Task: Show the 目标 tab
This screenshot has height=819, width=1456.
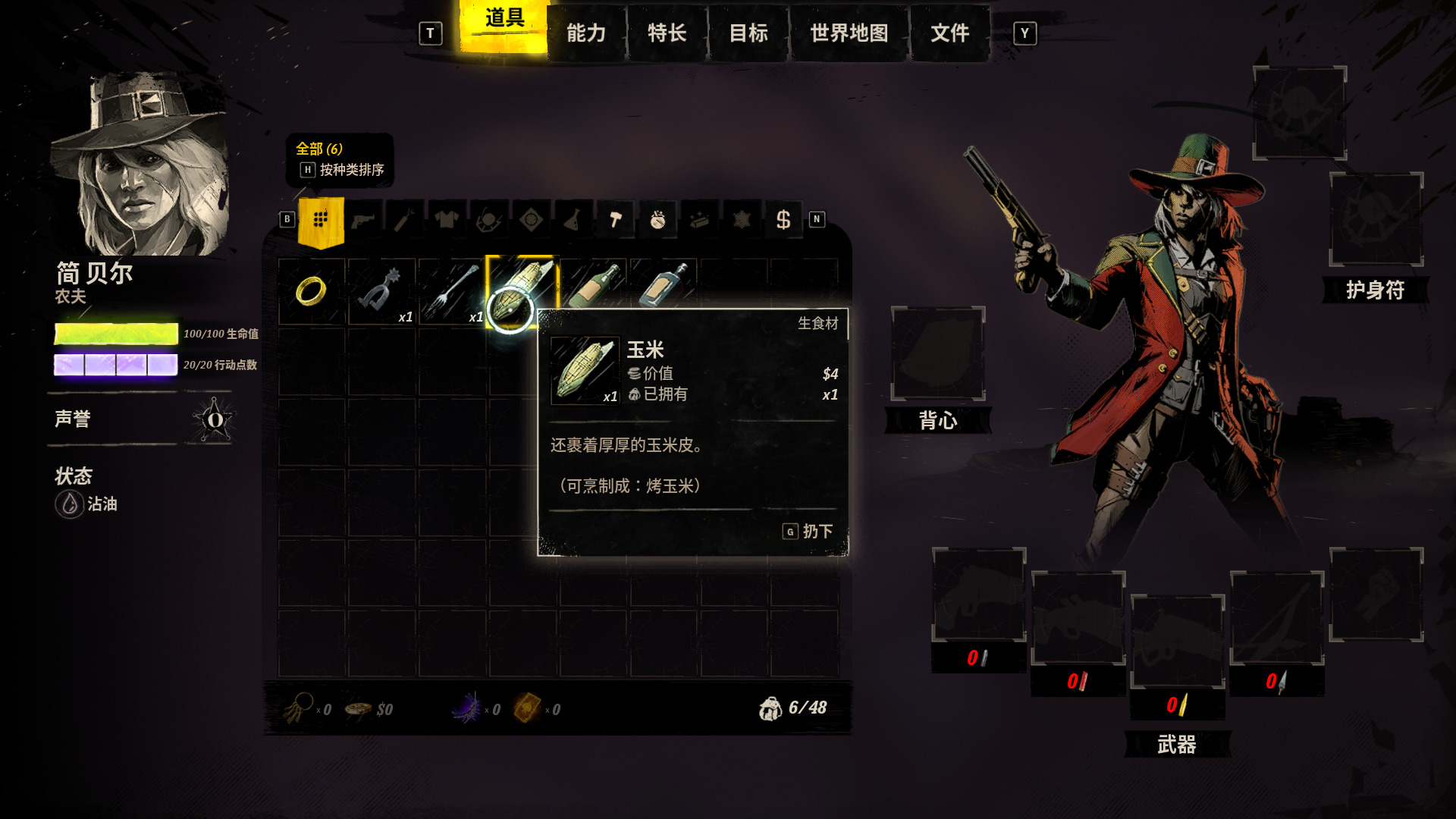Action: [748, 33]
